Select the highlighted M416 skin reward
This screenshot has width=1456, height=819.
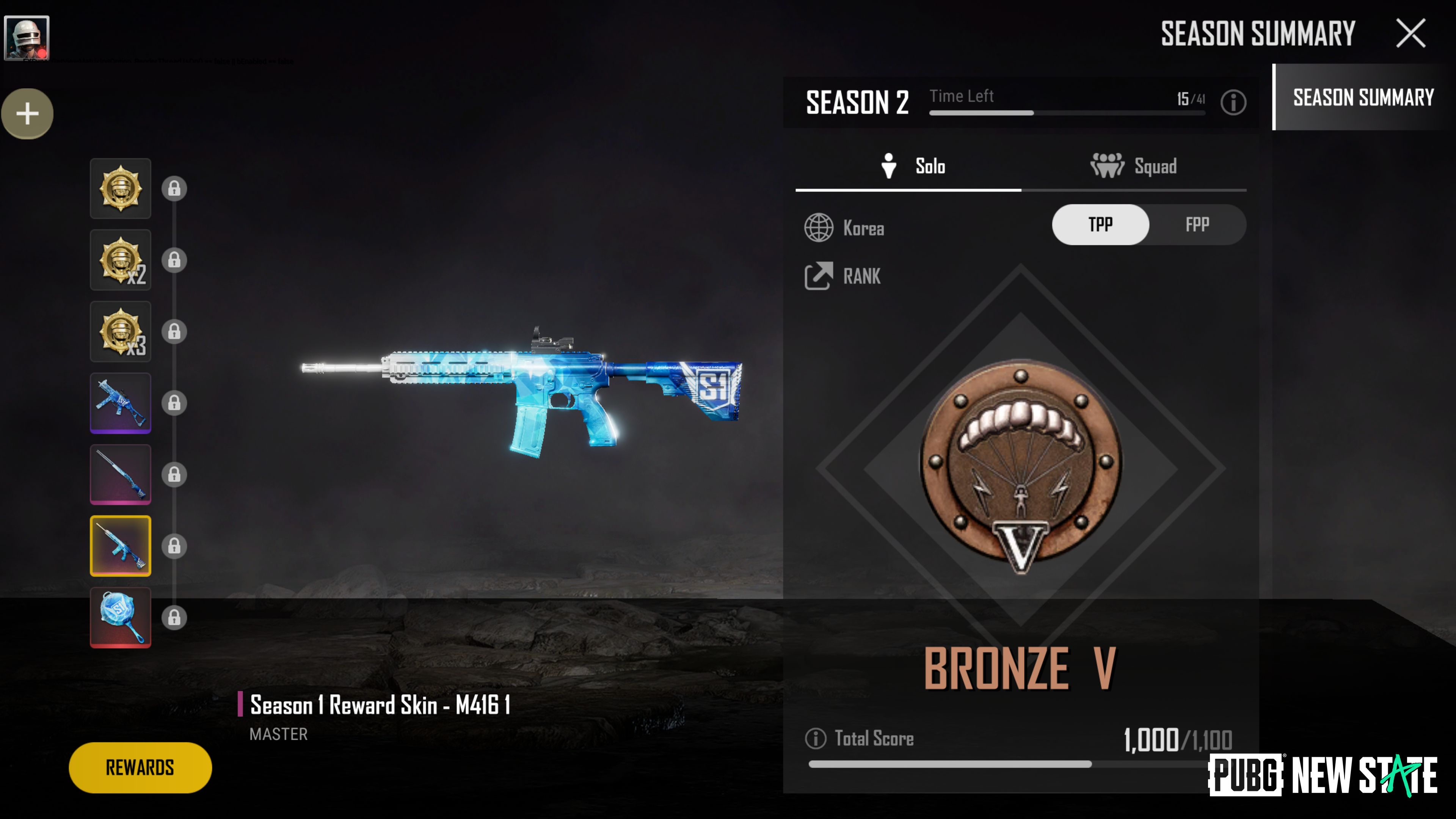coord(121,546)
